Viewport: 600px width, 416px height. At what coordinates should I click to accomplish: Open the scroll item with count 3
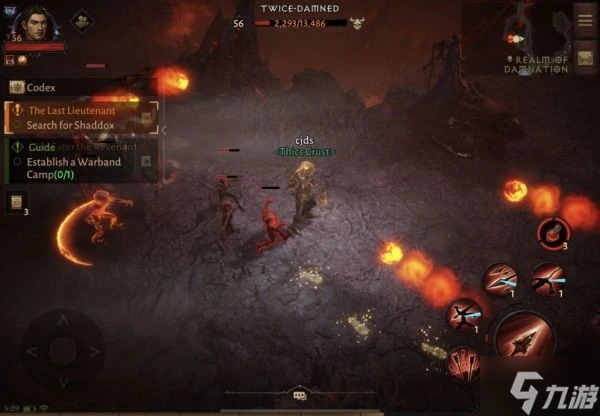[16, 203]
